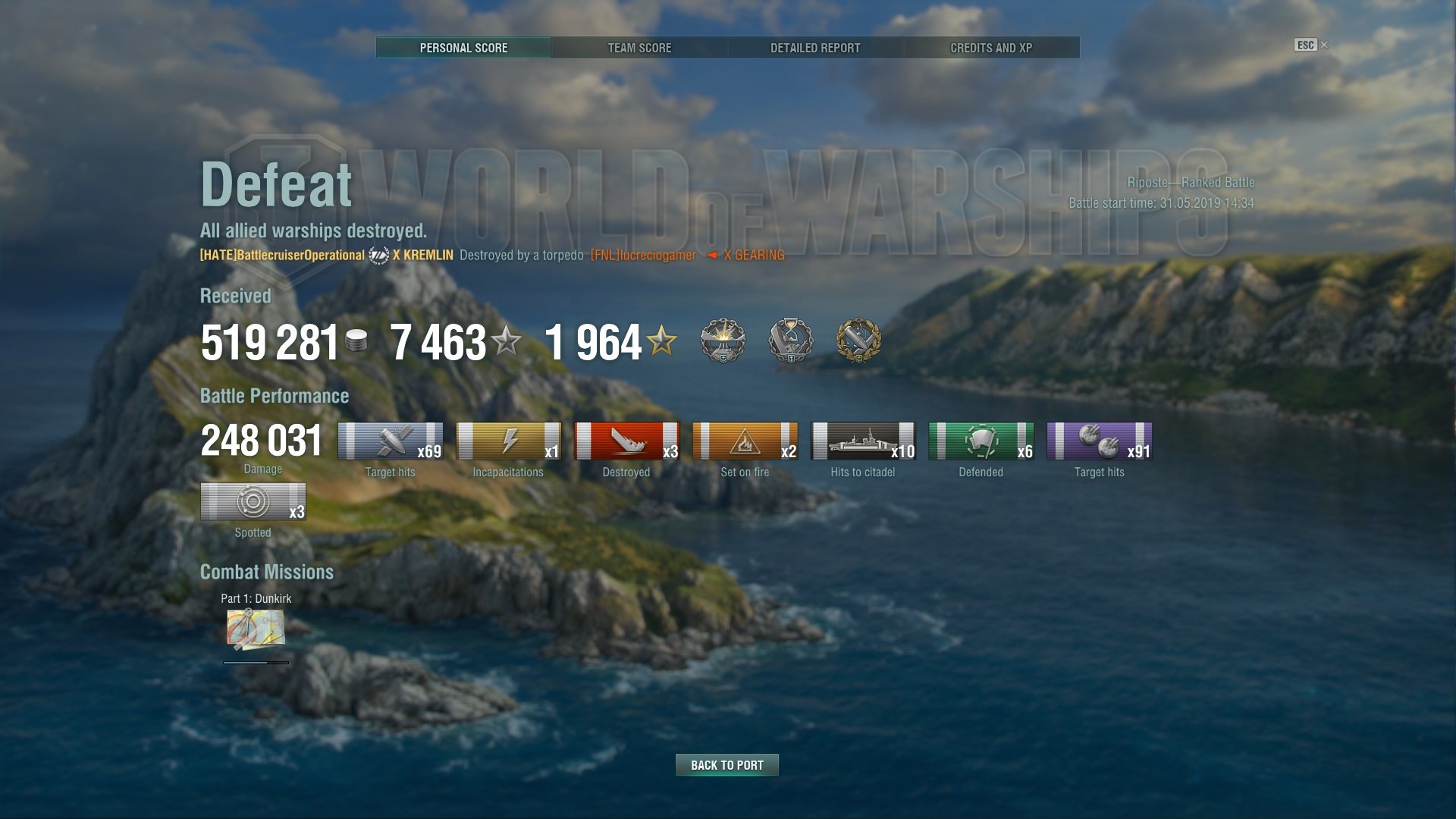Click the player name BattlecruiserOperational
This screenshot has width=1456, height=819.
coord(282,256)
